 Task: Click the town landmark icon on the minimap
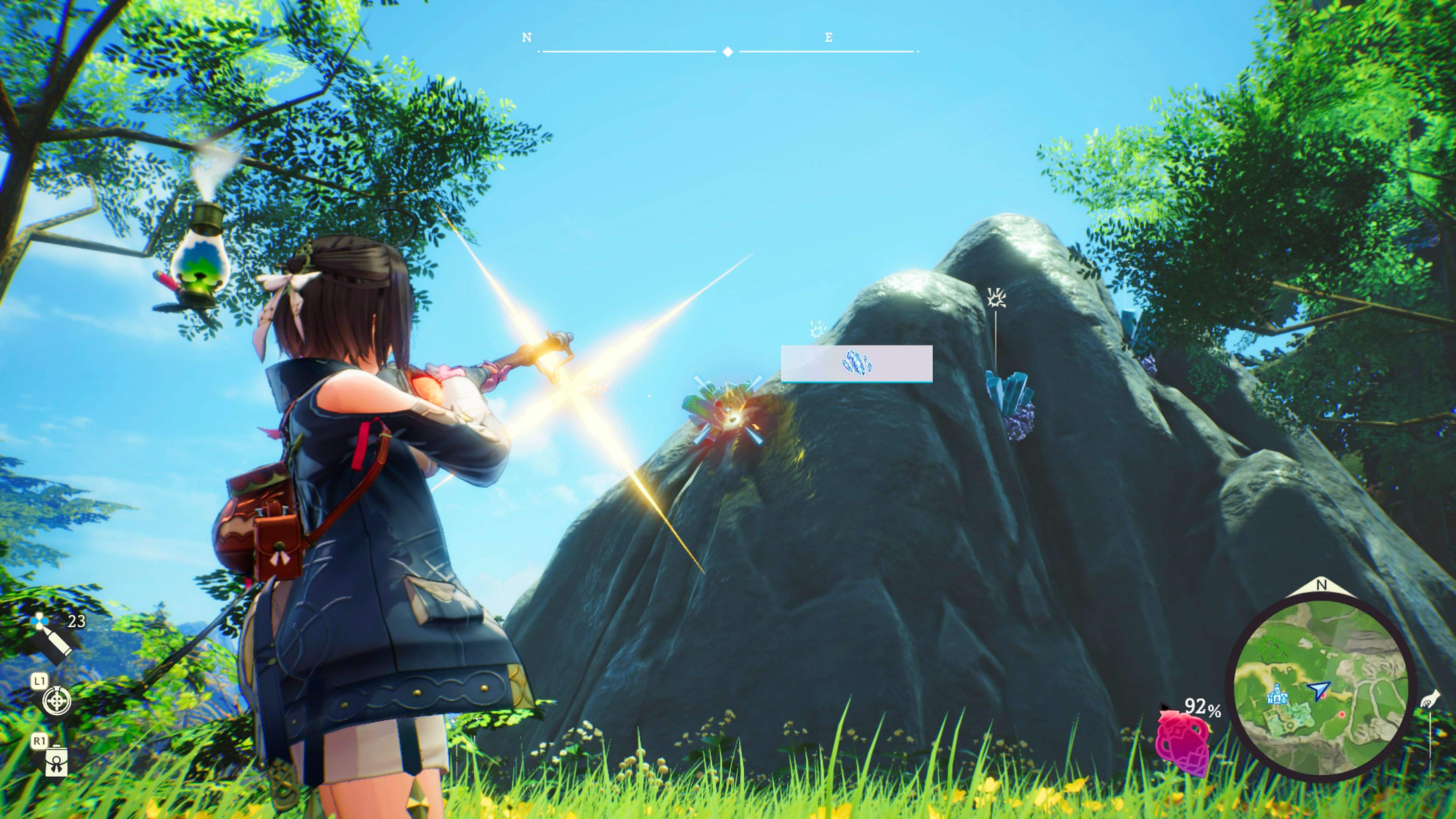point(1277,695)
